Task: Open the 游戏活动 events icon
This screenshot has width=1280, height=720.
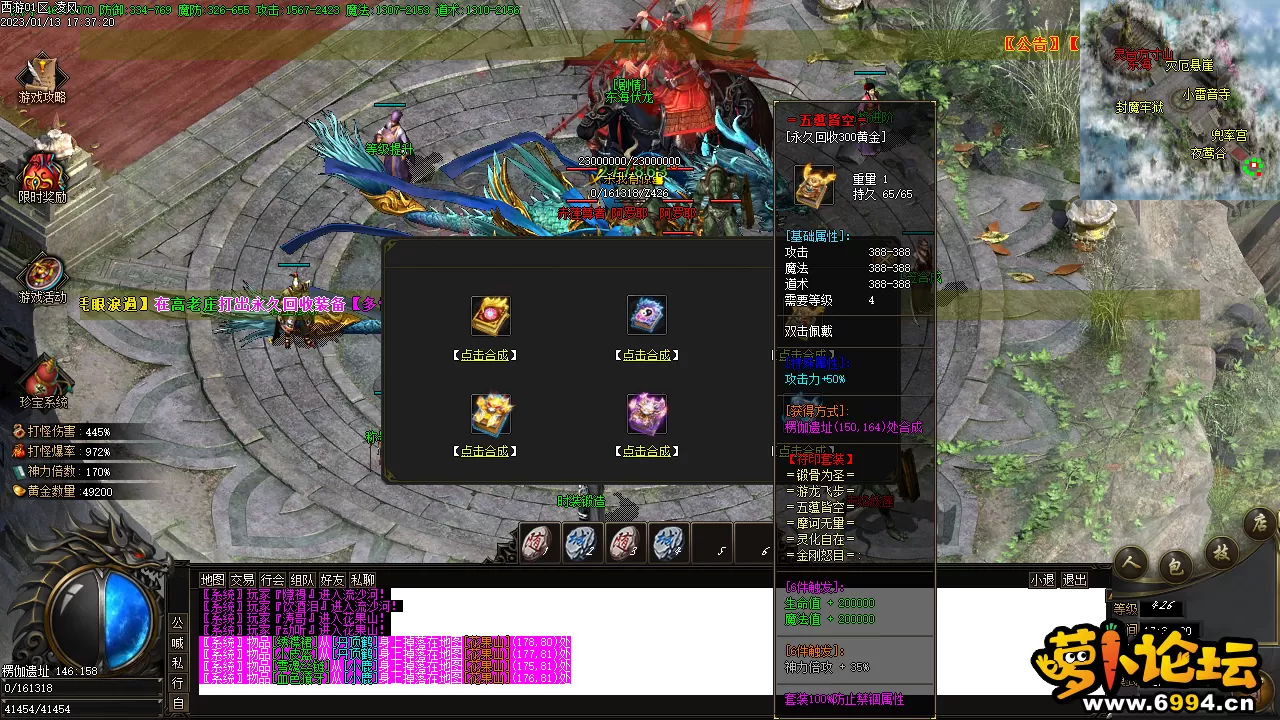Action: [x=42, y=278]
